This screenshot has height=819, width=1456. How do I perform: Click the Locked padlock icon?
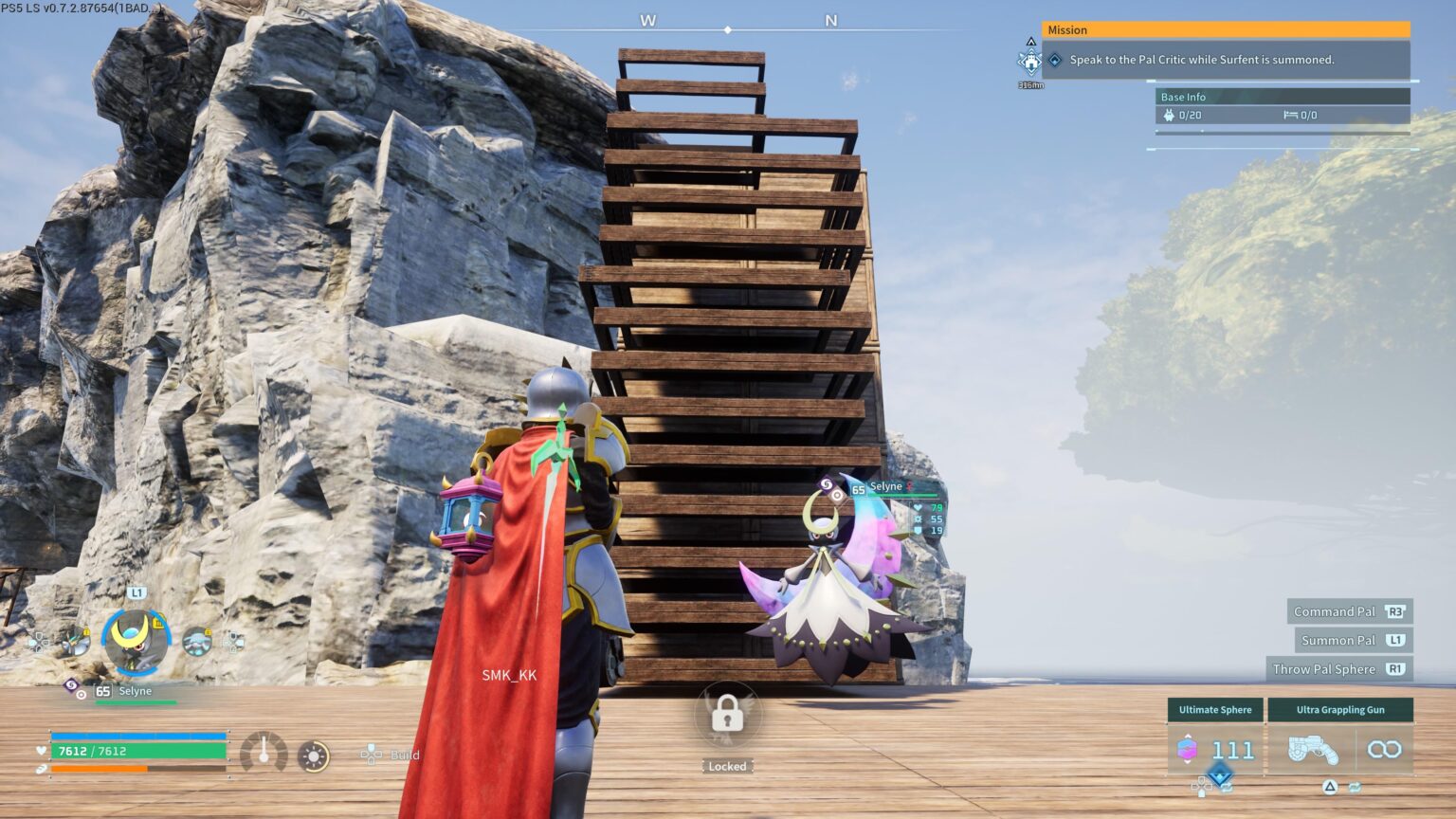(x=727, y=714)
